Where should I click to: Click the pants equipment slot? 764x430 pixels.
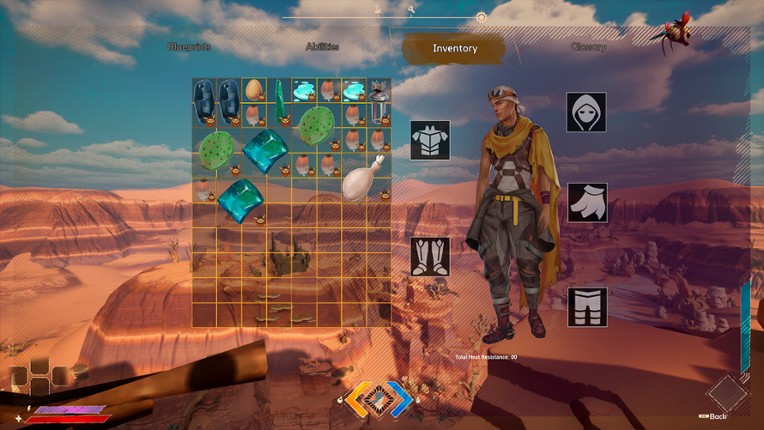coord(587,307)
